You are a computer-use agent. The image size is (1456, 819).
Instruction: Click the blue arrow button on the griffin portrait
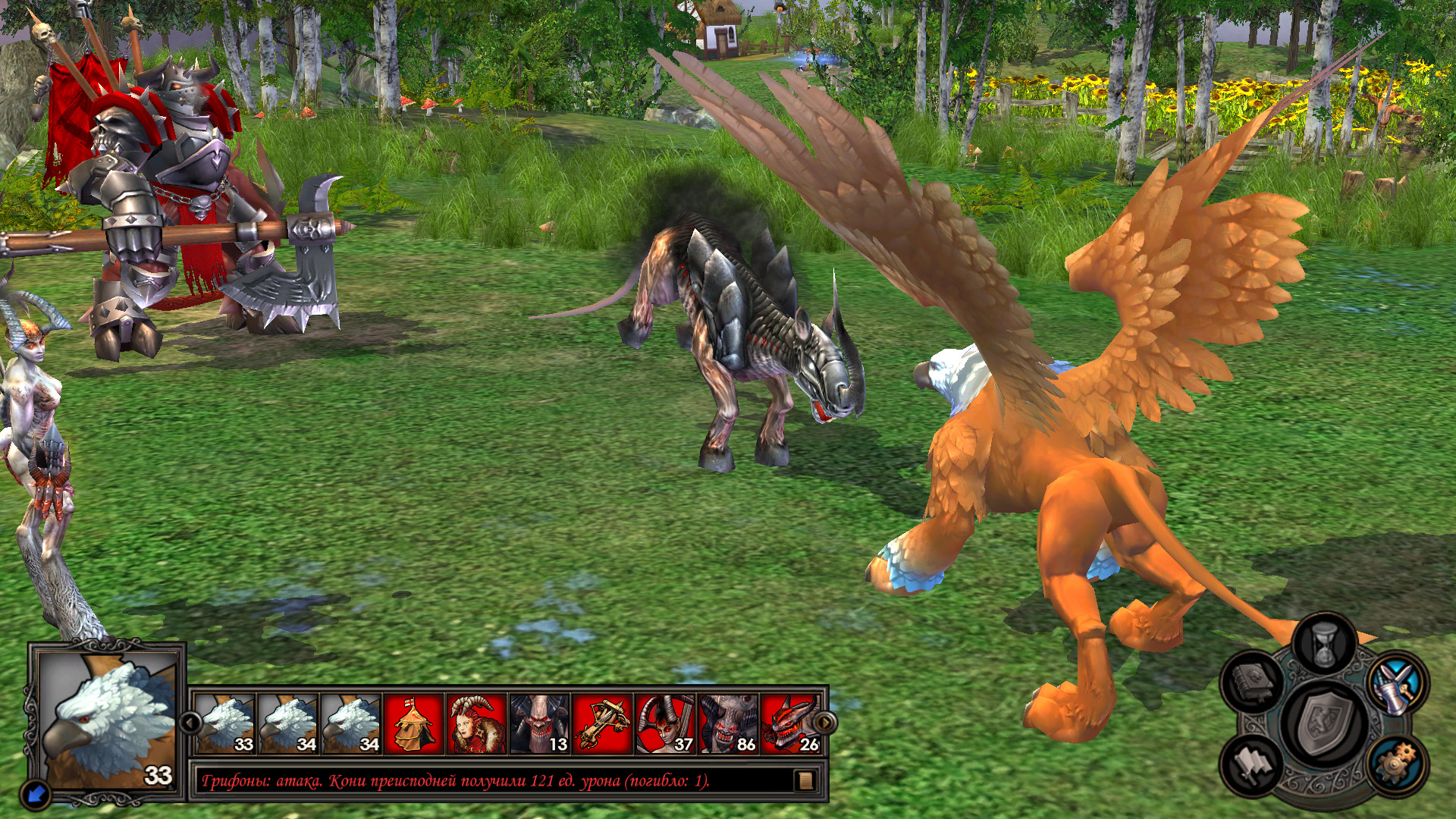tap(37, 793)
